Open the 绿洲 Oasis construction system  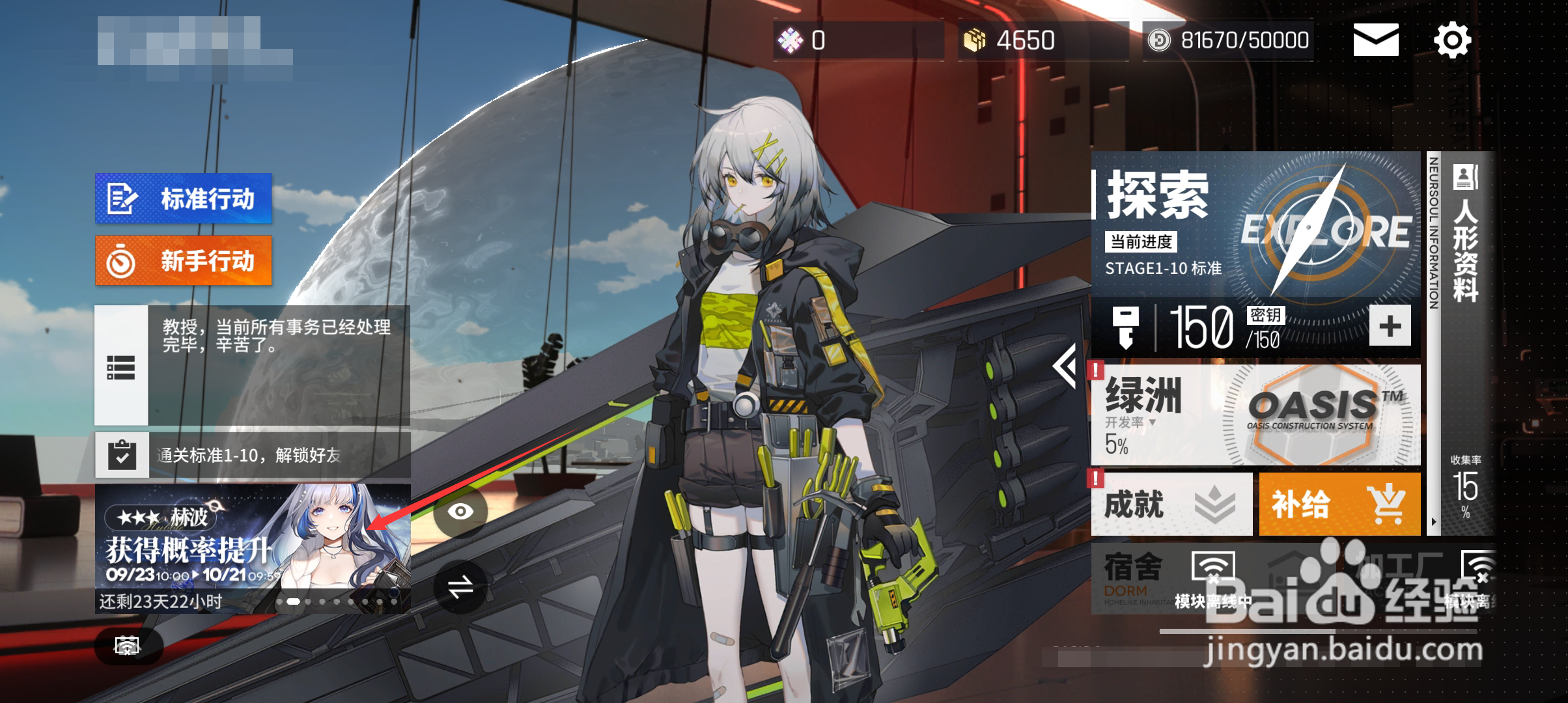point(1255,415)
